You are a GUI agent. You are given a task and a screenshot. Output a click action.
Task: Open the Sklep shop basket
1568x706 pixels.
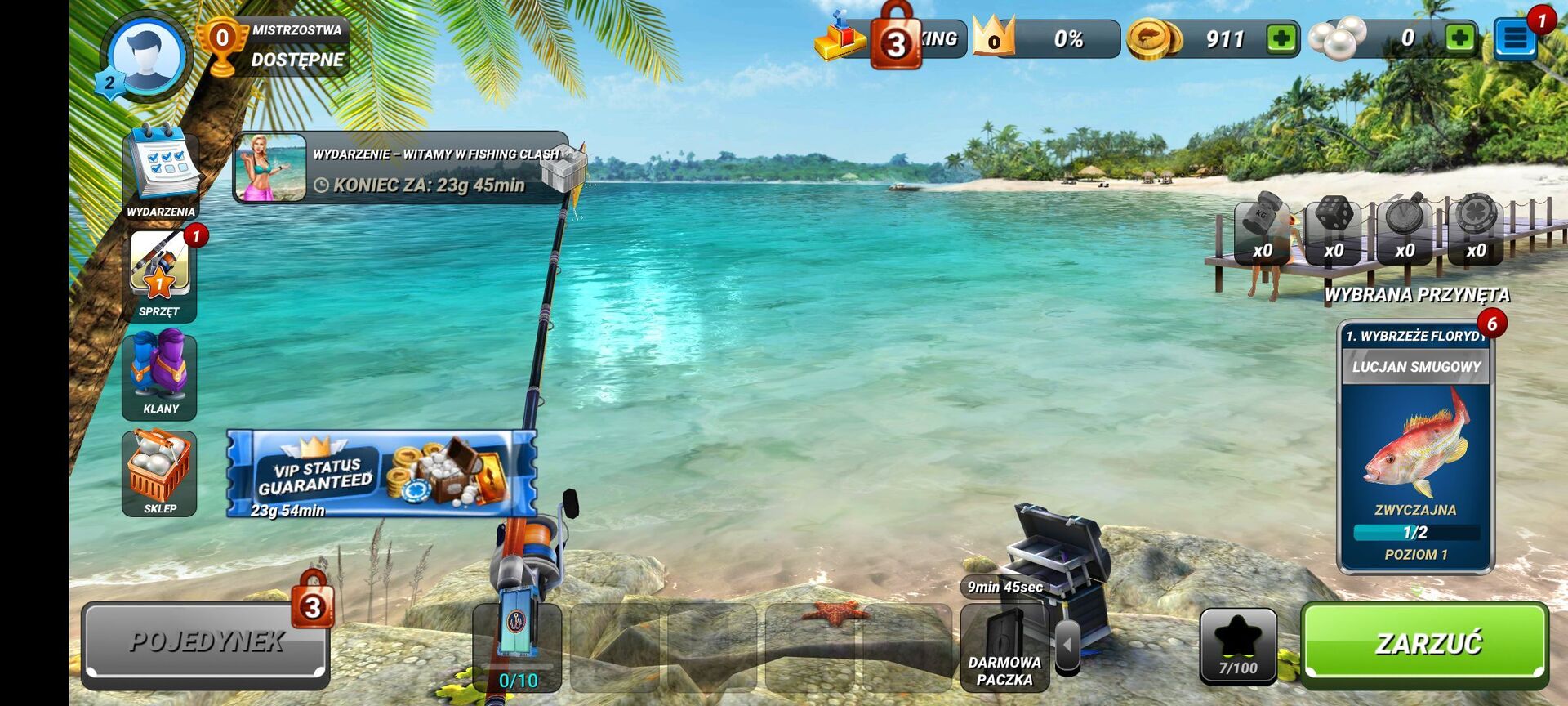[160, 472]
